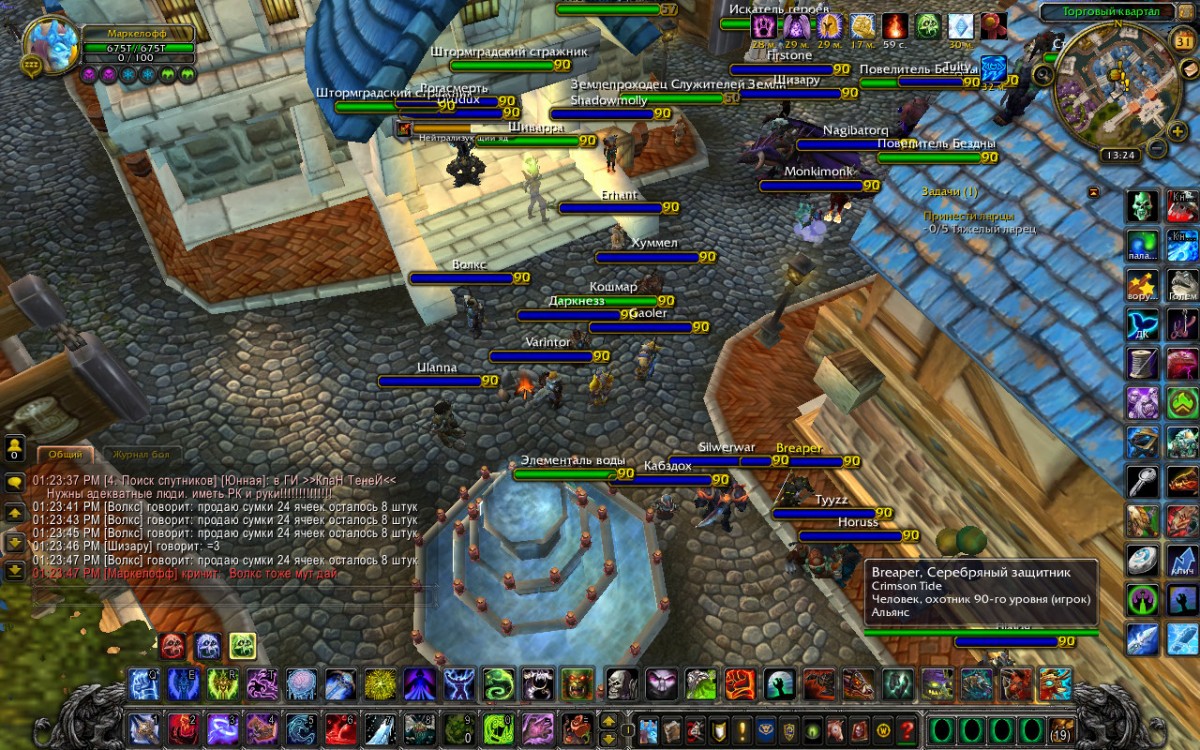
Task: Open the minimap calendar button showing 31
Action: click(x=1182, y=41)
